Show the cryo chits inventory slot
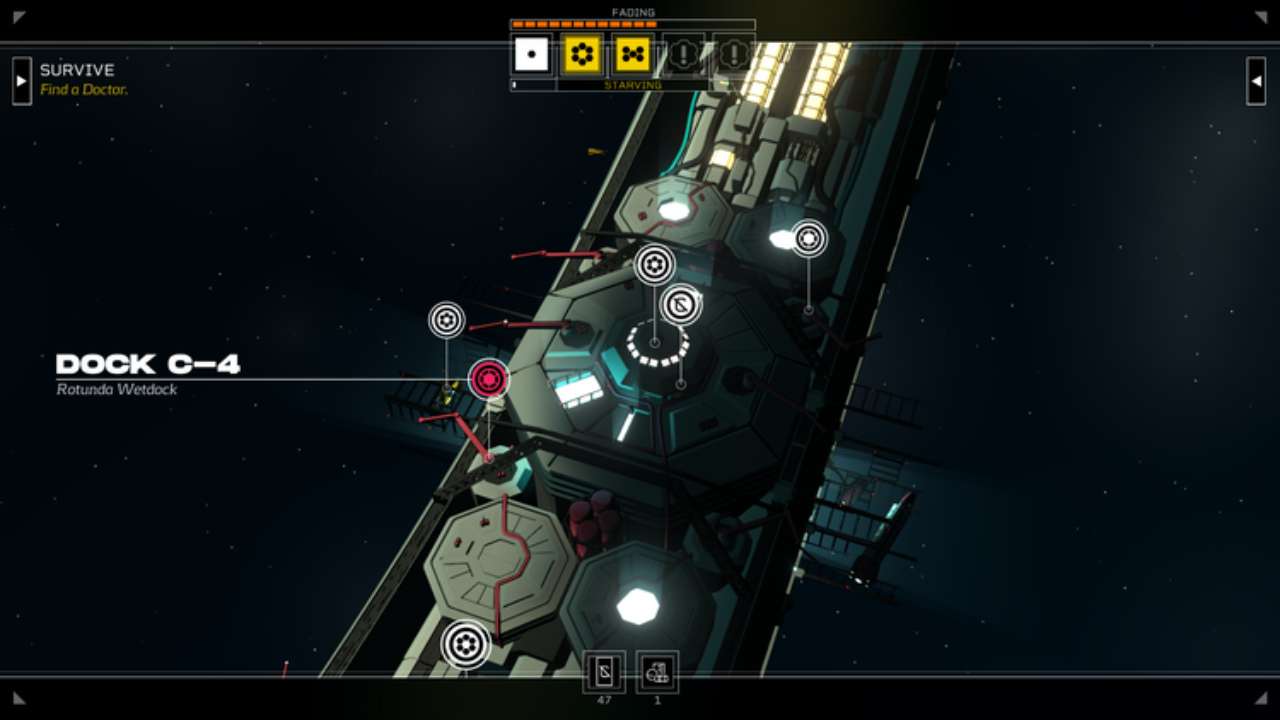The height and width of the screenshot is (720, 1280). [x=604, y=672]
